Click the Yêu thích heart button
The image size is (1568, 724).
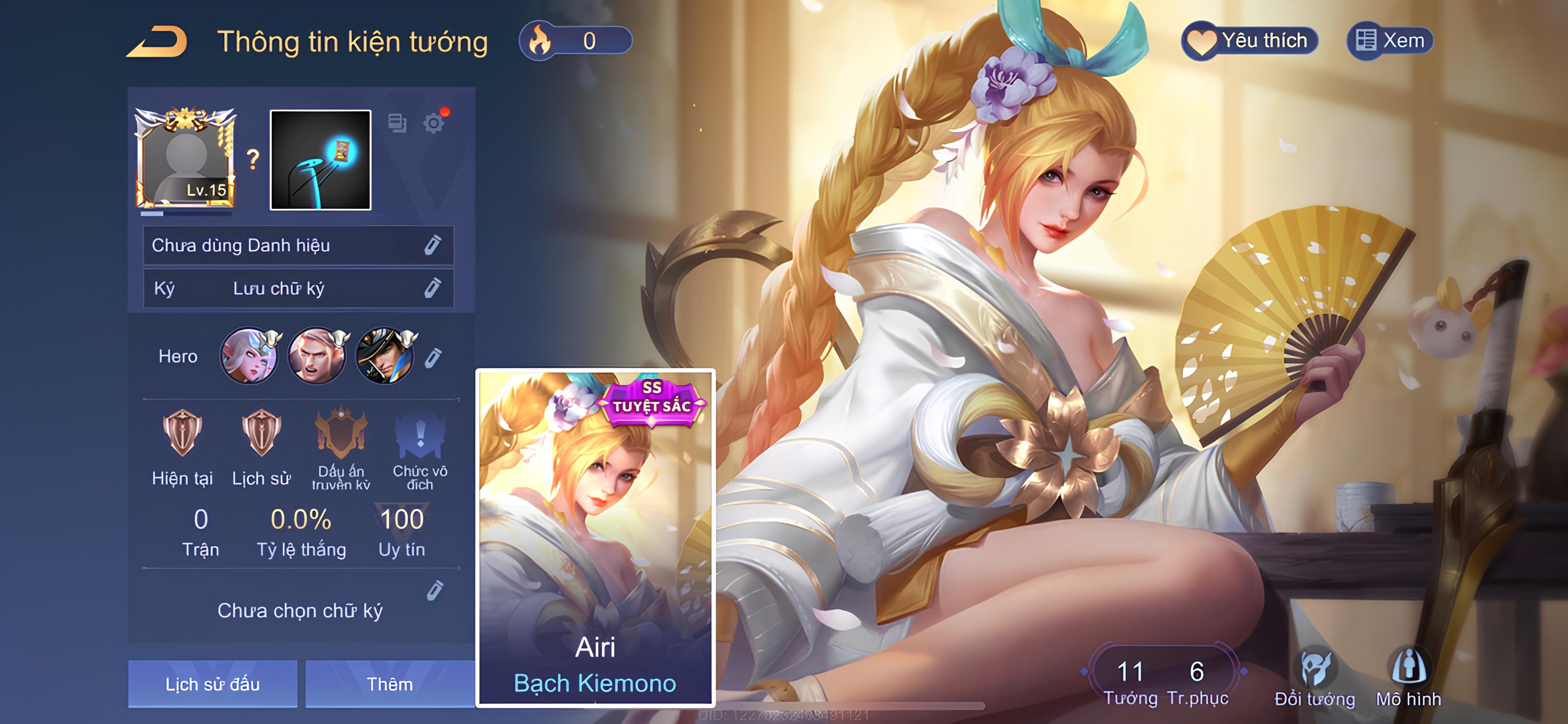tap(1250, 41)
